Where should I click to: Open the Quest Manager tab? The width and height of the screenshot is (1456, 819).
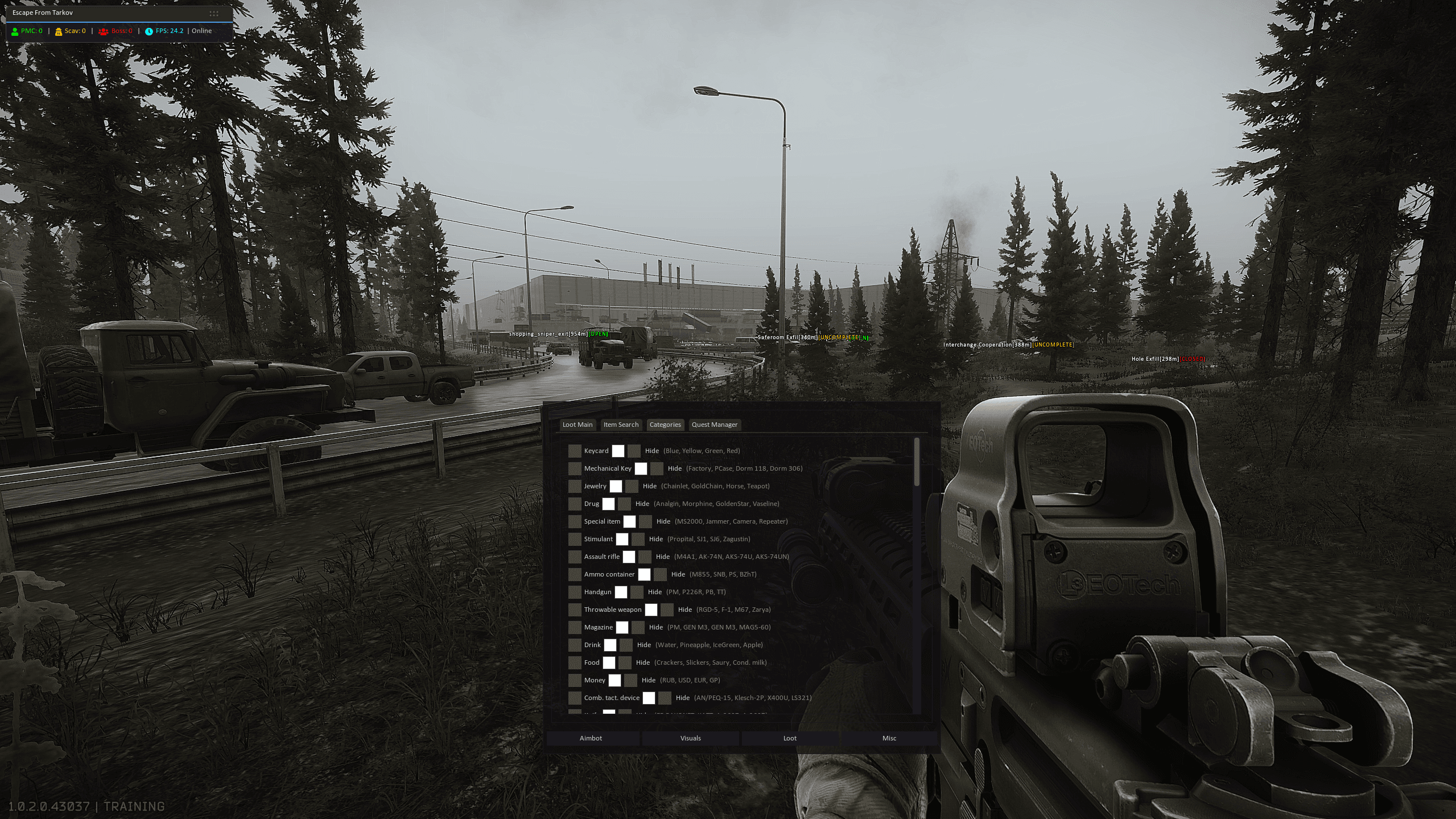click(715, 425)
